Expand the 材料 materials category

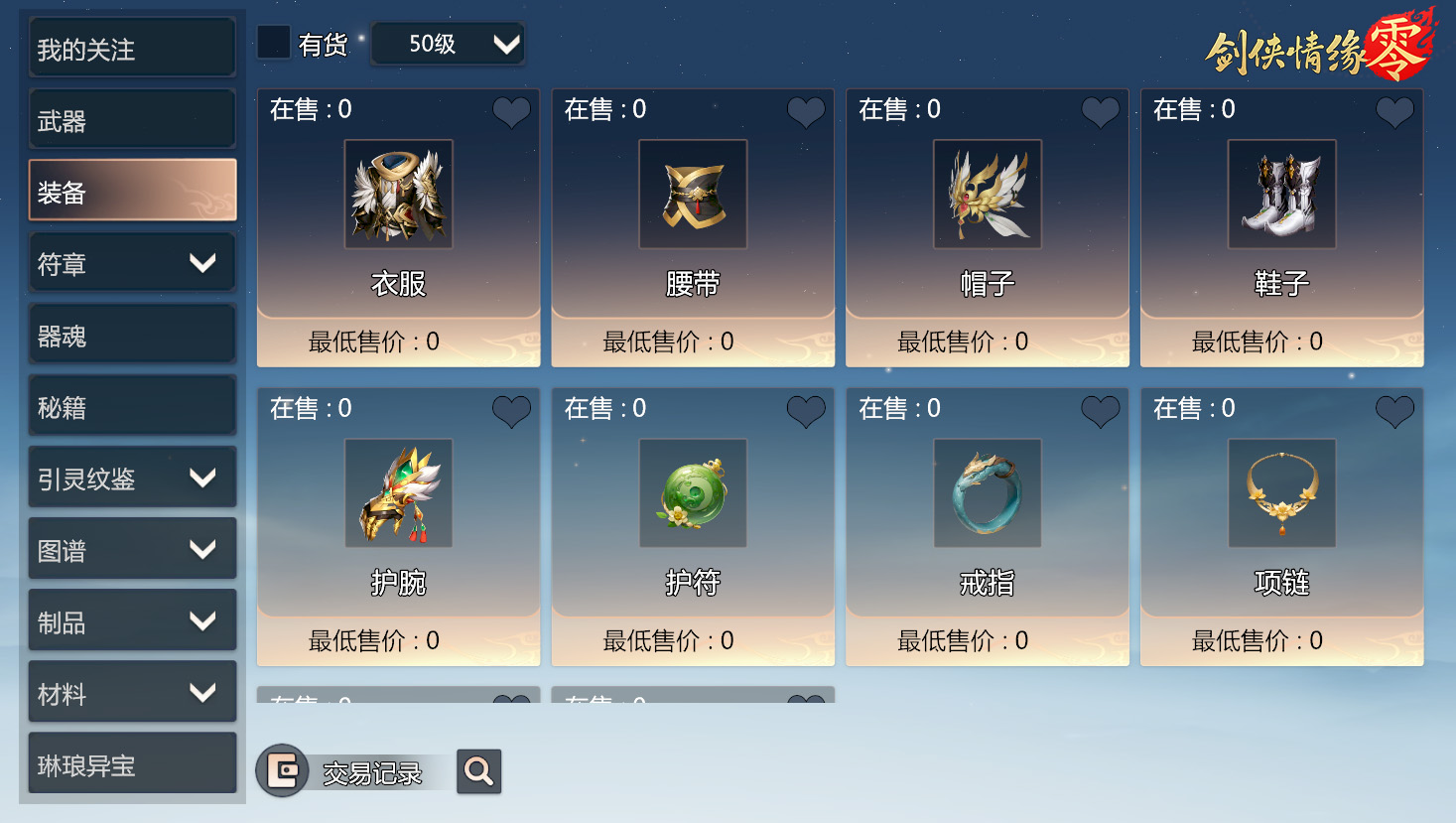pos(204,691)
